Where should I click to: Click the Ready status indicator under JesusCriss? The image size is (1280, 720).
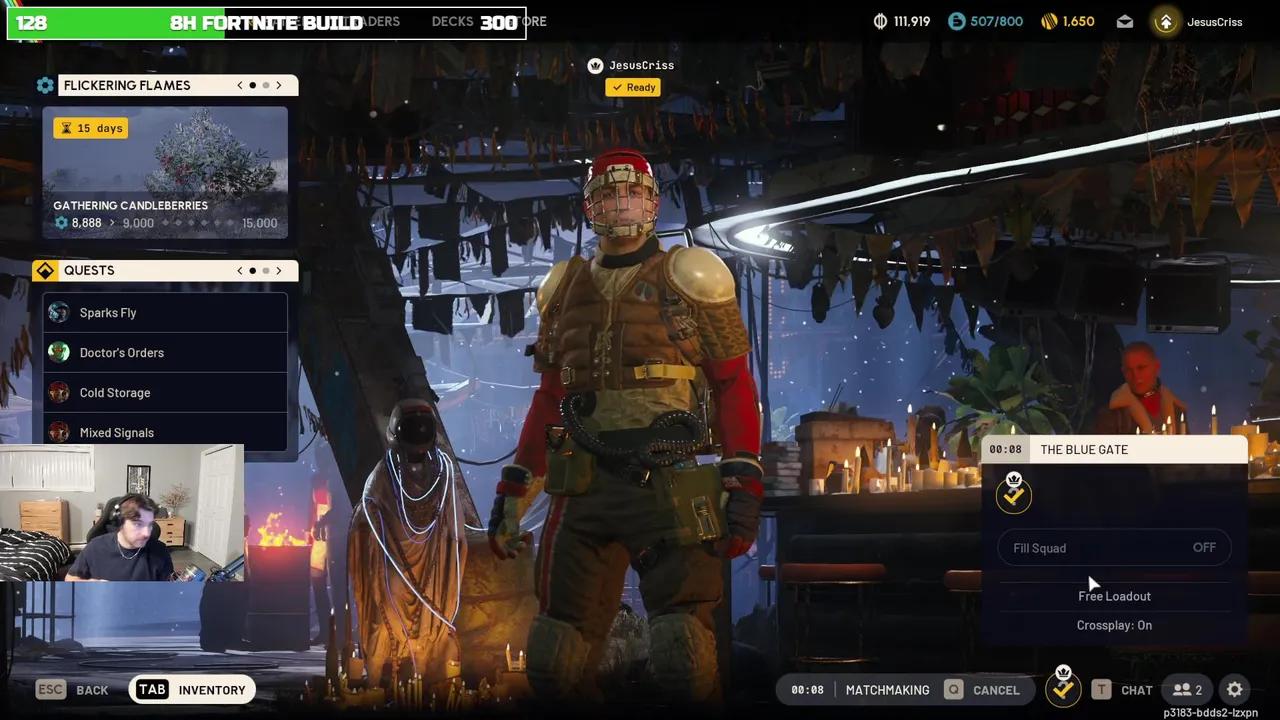pyautogui.click(x=632, y=87)
